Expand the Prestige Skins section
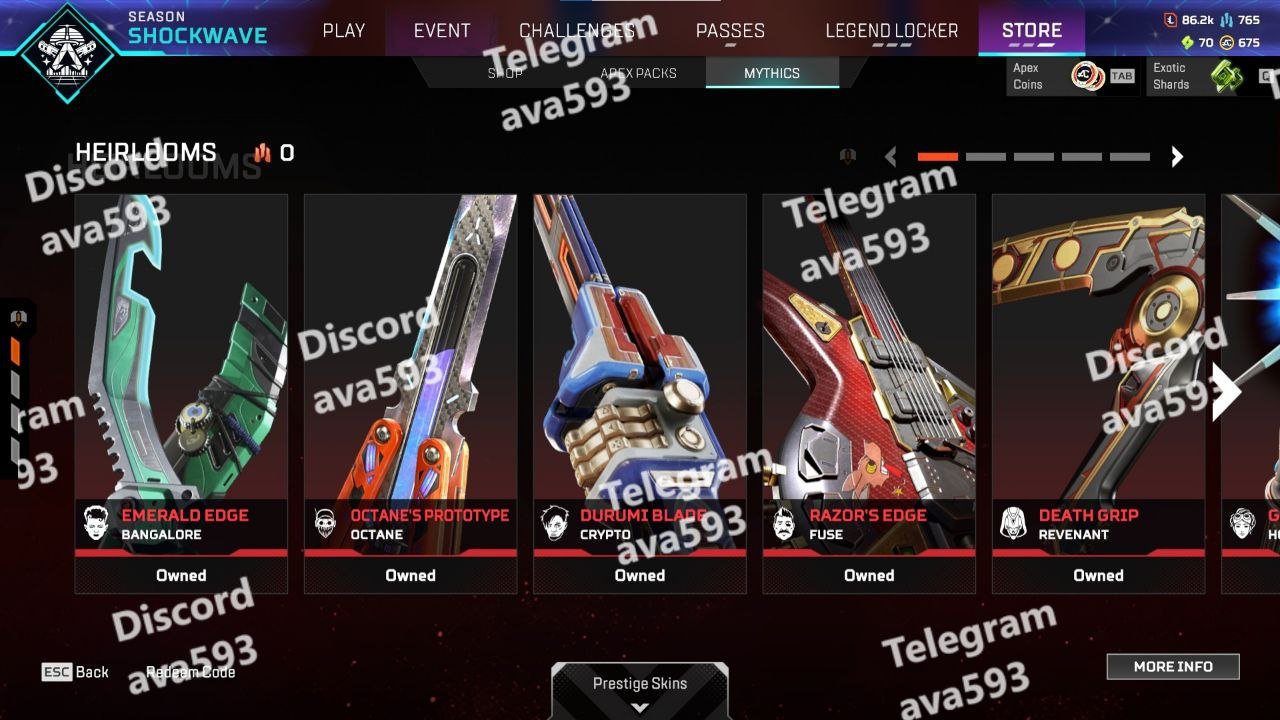1280x720 pixels. (x=640, y=692)
